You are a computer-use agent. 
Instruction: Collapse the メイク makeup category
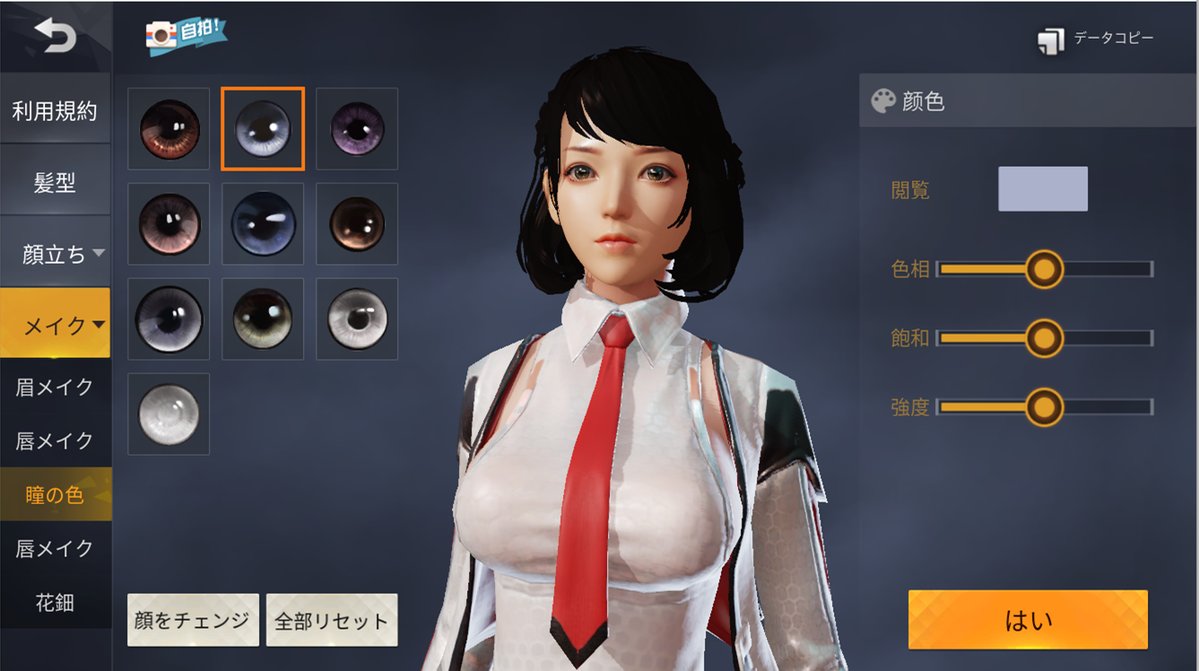[62, 325]
